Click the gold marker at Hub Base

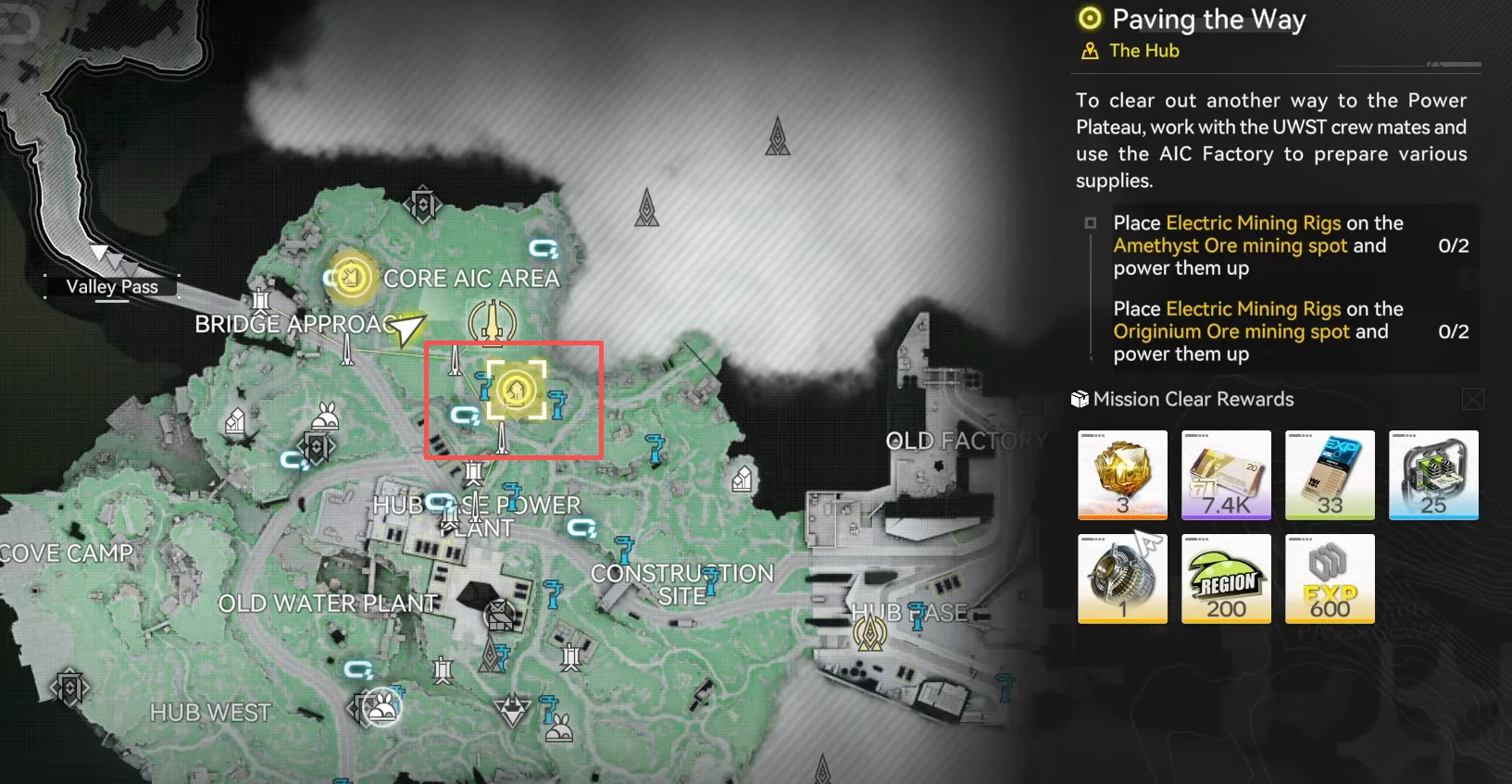pos(870,632)
